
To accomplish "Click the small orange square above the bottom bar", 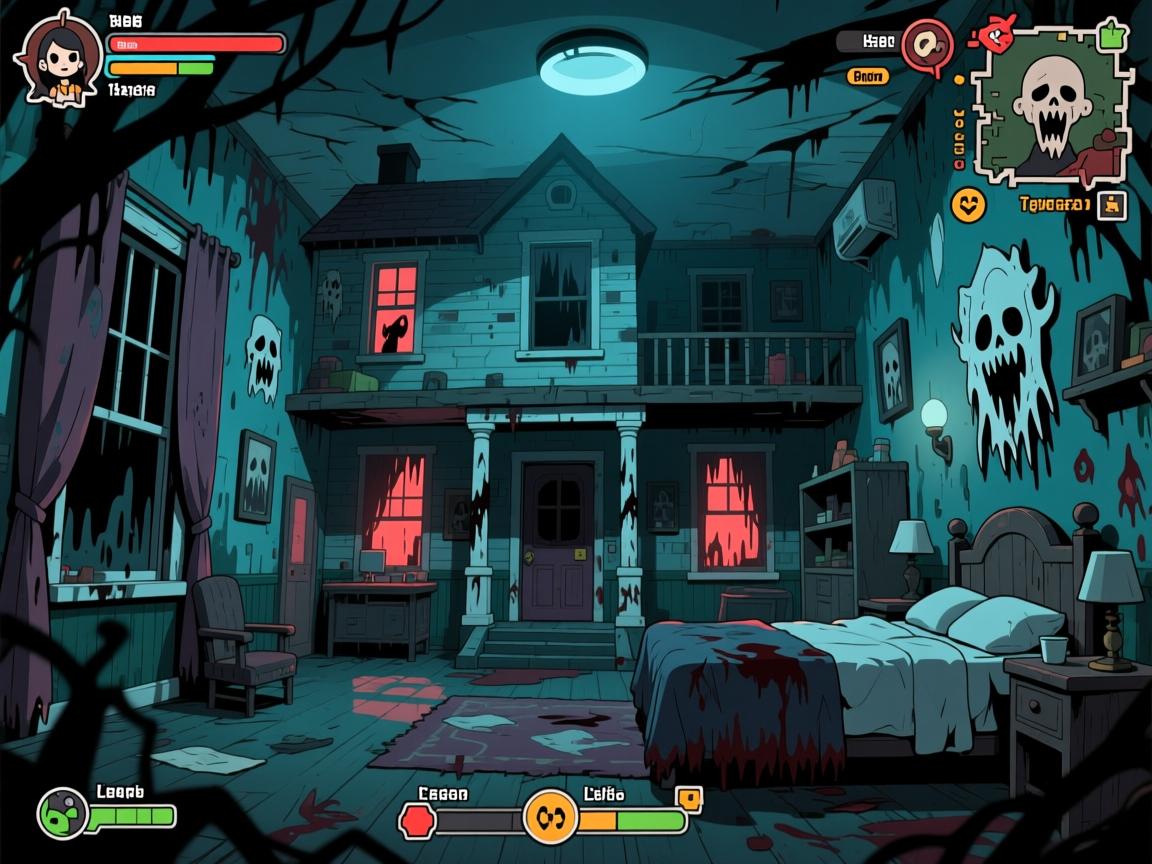I will 689,797.
